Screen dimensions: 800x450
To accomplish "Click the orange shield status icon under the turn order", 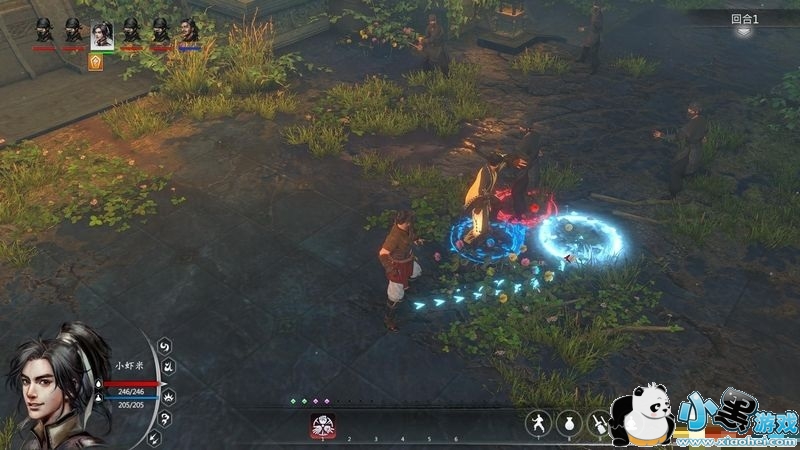I will pyautogui.click(x=96, y=62).
